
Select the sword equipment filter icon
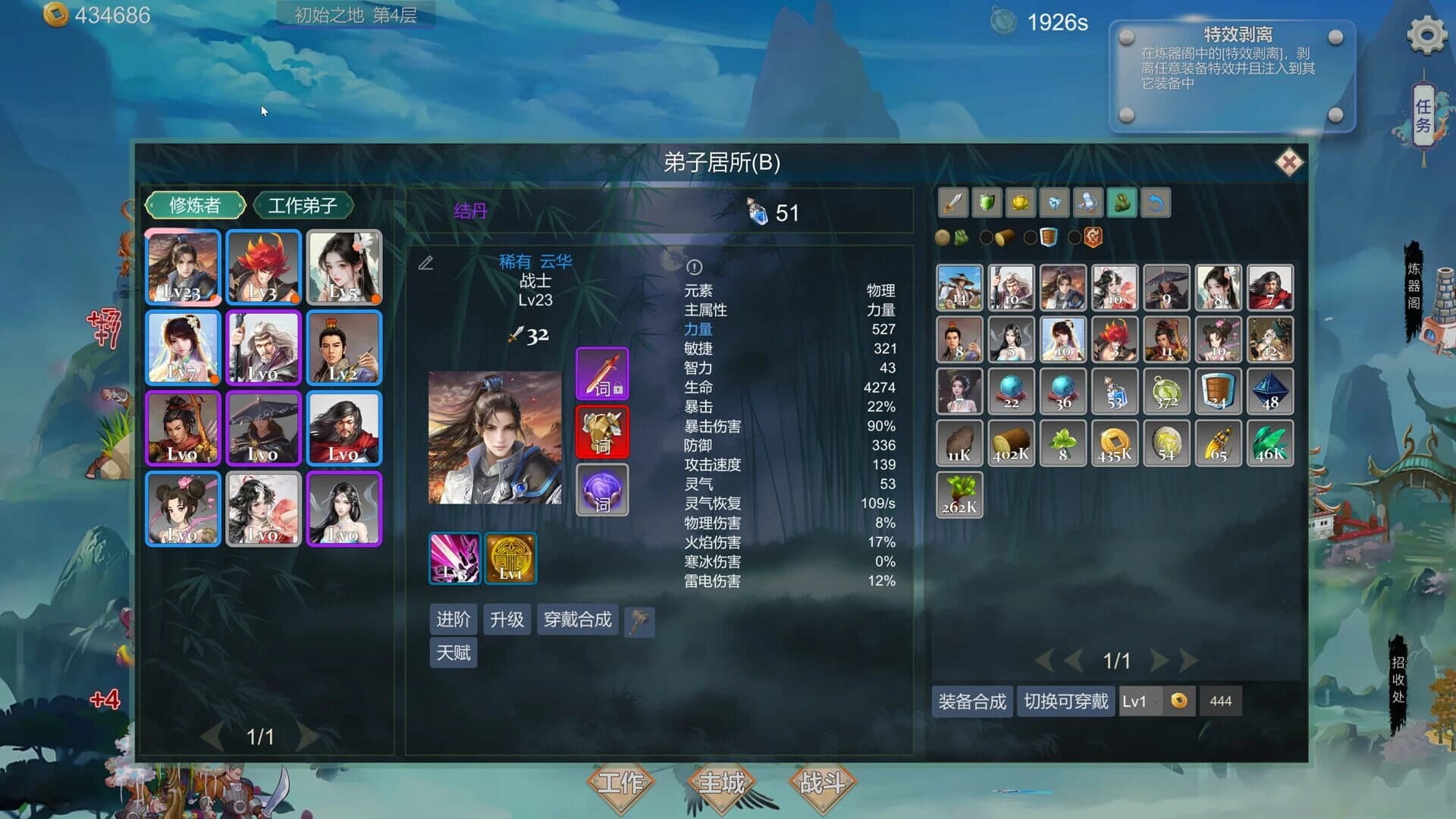(952, 202)
